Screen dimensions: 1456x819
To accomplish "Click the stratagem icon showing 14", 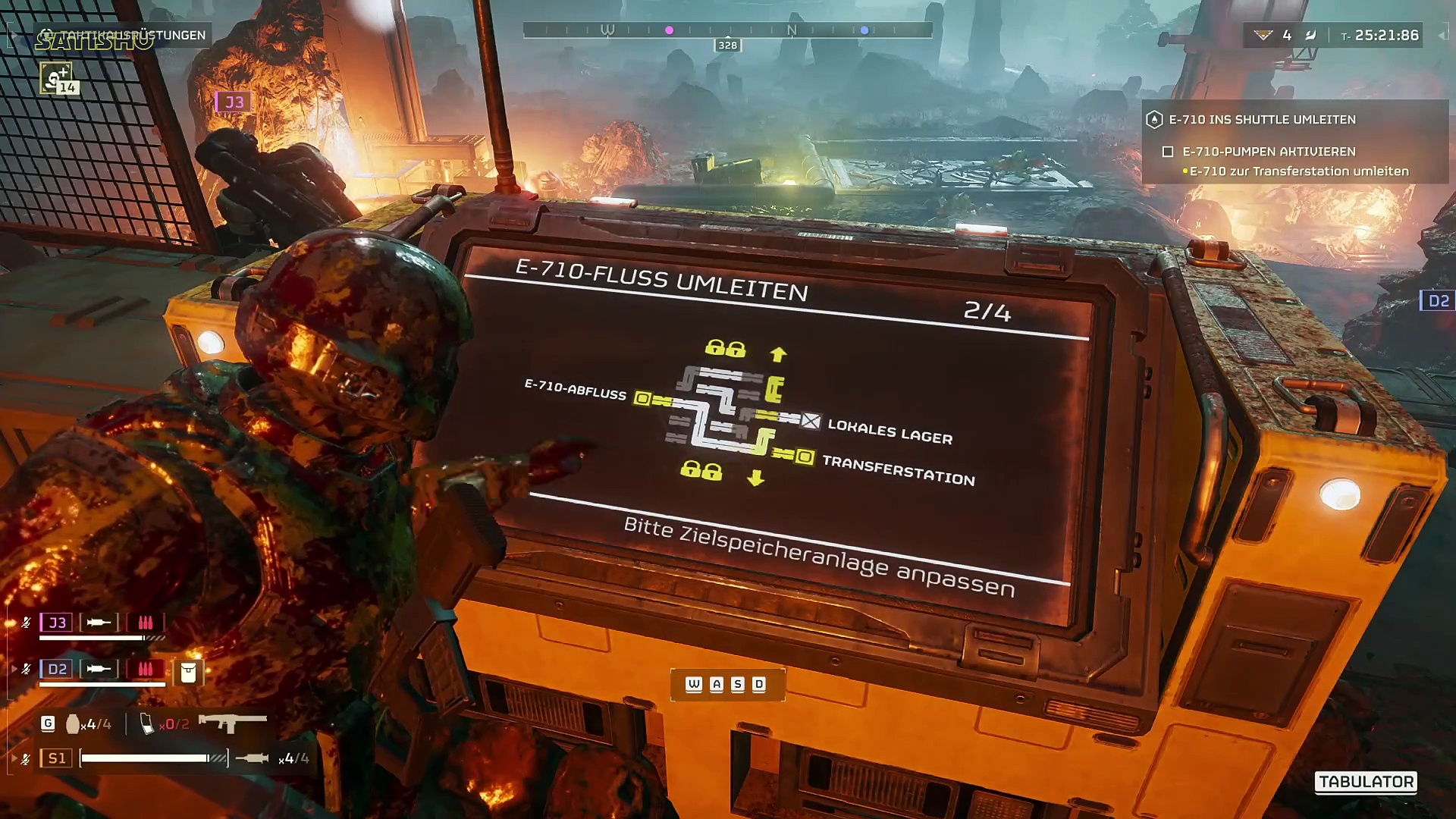I will point(56,79).
